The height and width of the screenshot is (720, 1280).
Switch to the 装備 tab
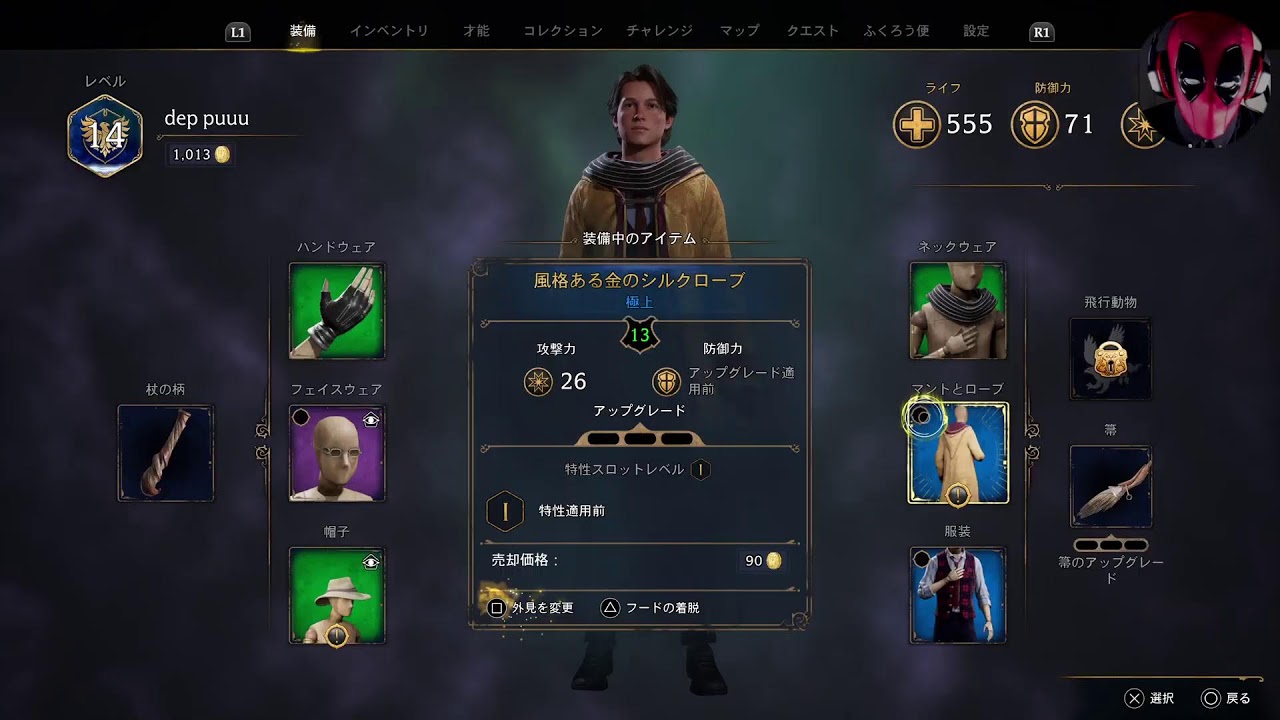tap(303, 31)
